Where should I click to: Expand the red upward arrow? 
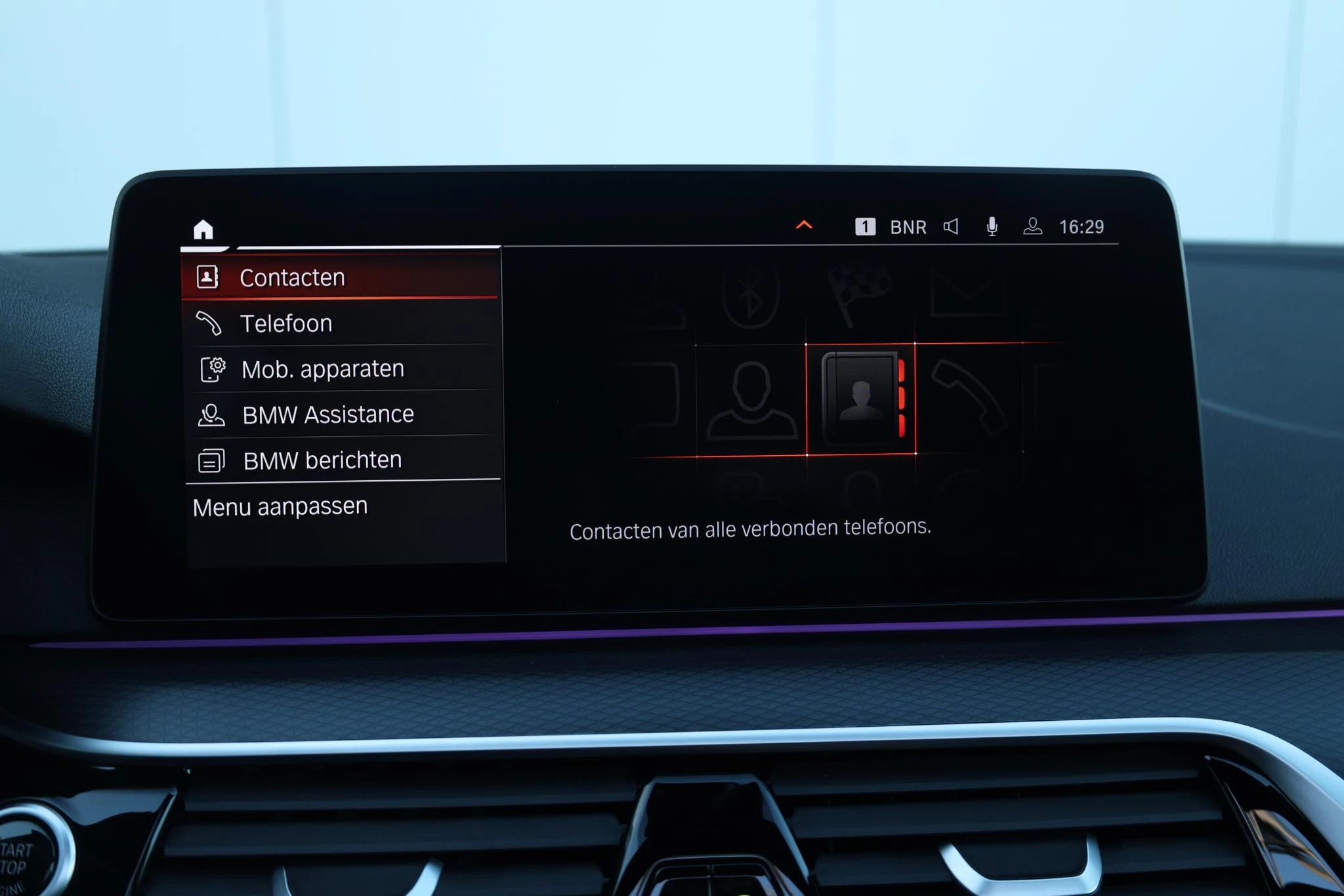pos(804,226)
